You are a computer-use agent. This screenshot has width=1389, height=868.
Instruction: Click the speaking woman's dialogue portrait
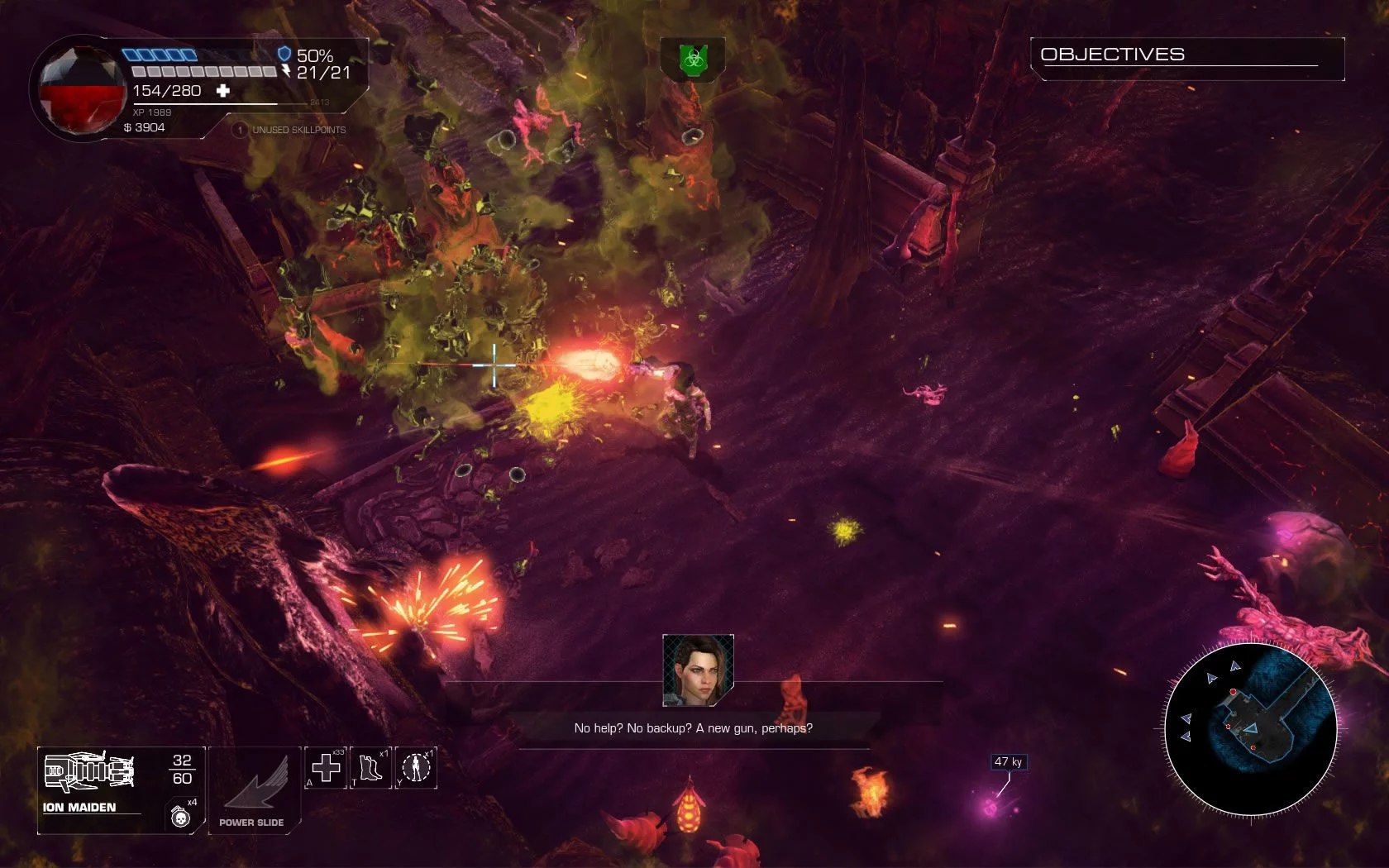click(698, 670)
